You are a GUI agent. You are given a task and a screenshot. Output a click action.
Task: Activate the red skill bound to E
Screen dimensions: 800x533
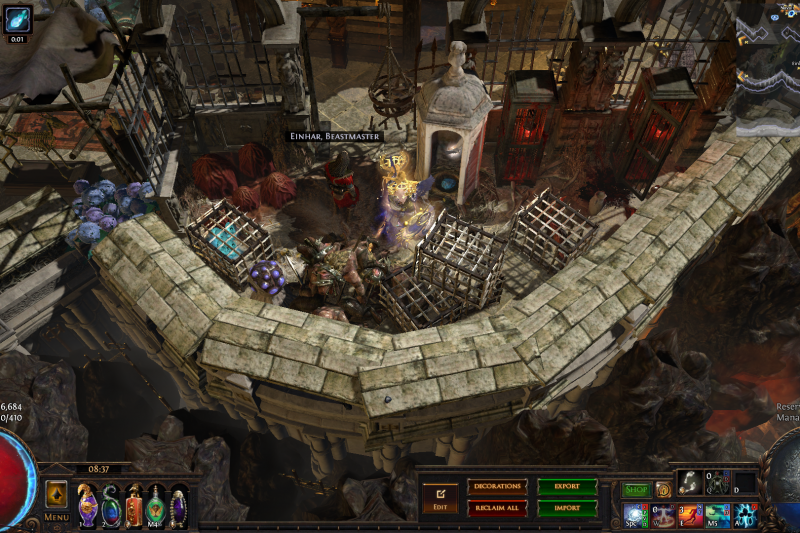pos(690,515)
